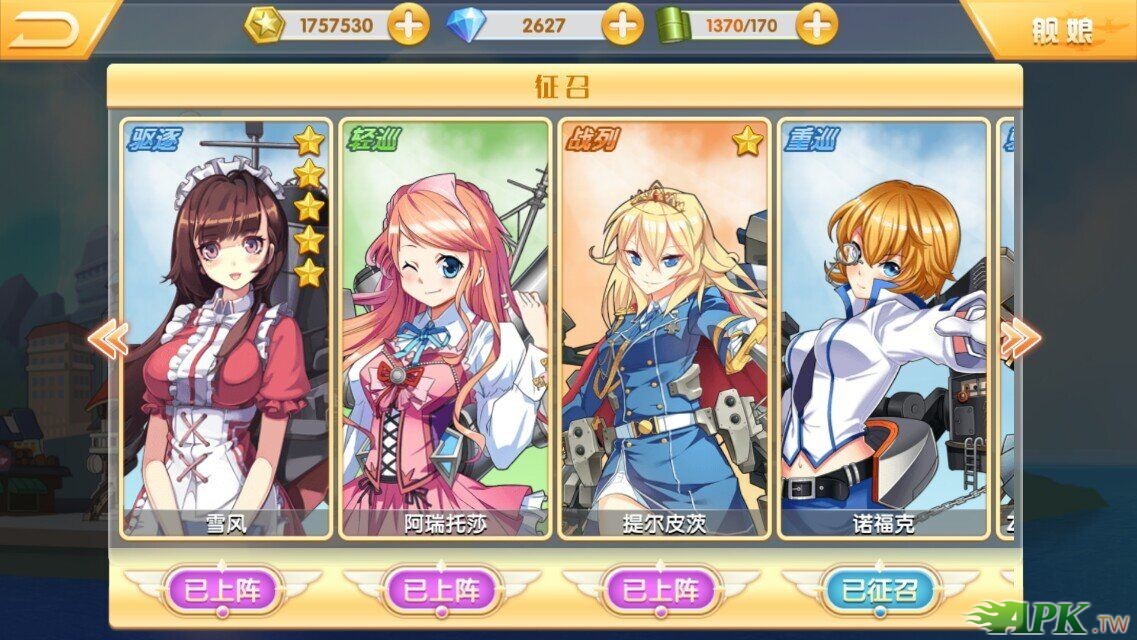The width and height of the screenshot is (1137, 640).
Task: Select the 诺福克 heavy cruiser card
Action: click(883, 330)
